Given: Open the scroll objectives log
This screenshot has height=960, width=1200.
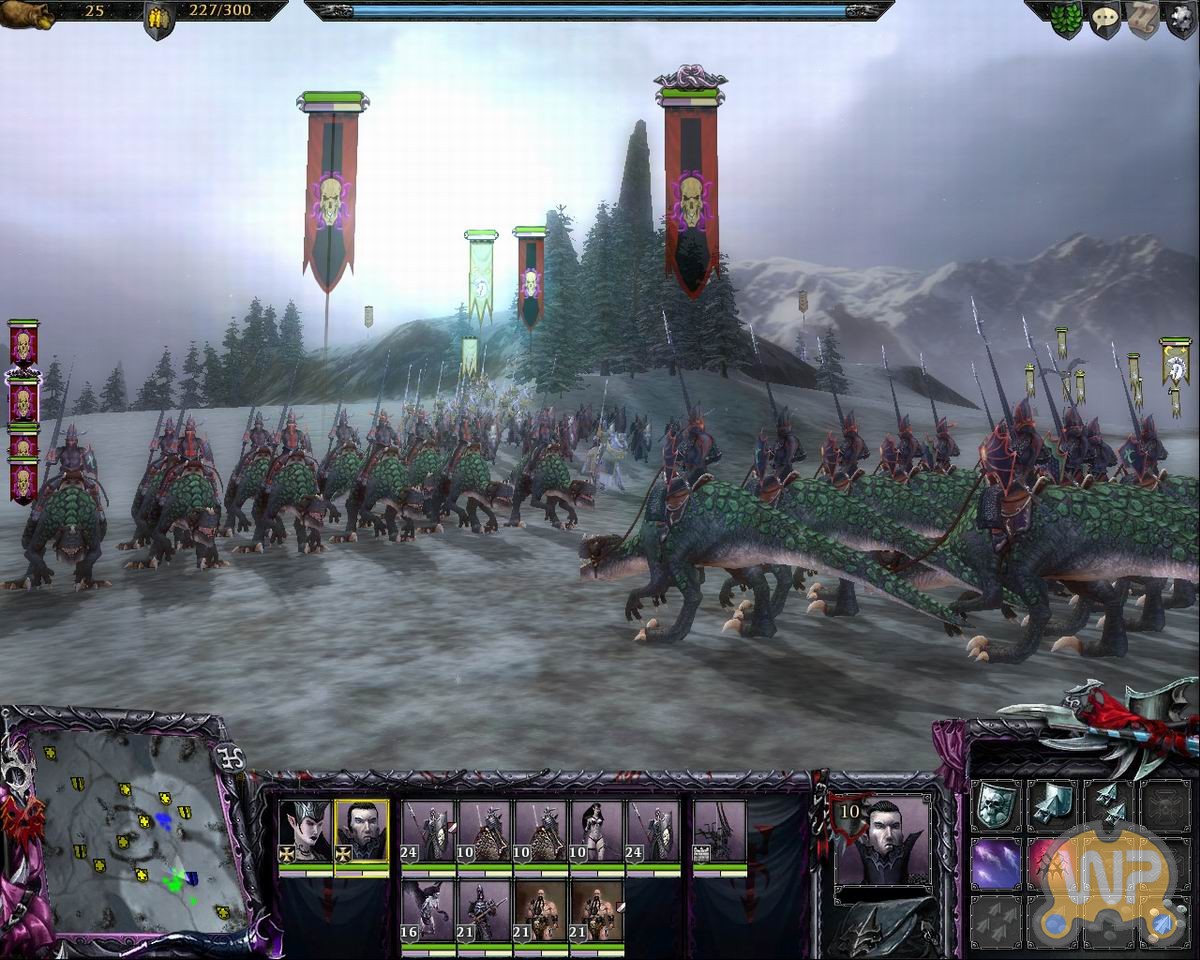Looking at the screenshot, I should [1142, 20].
